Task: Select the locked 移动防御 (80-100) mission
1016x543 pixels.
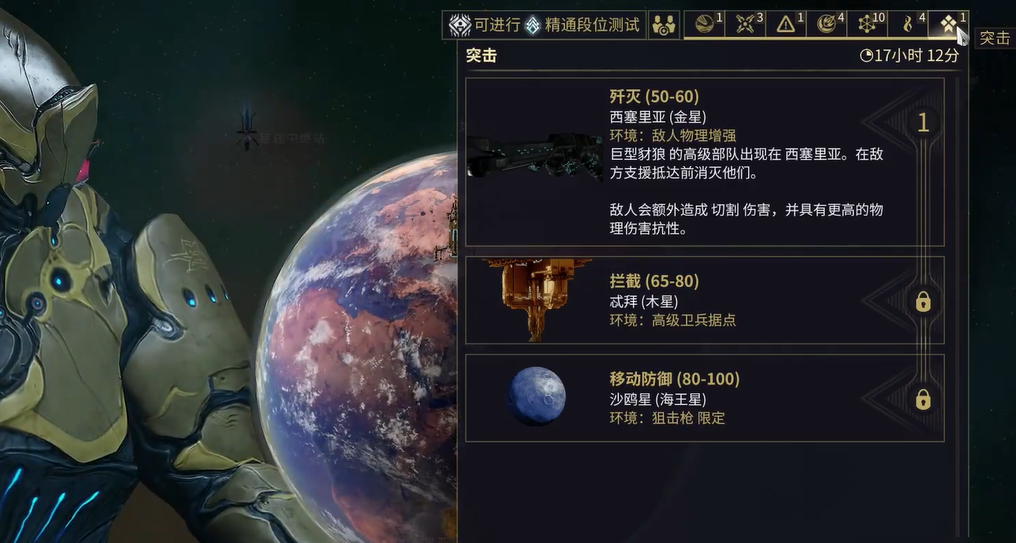Action: click(704, 397)
